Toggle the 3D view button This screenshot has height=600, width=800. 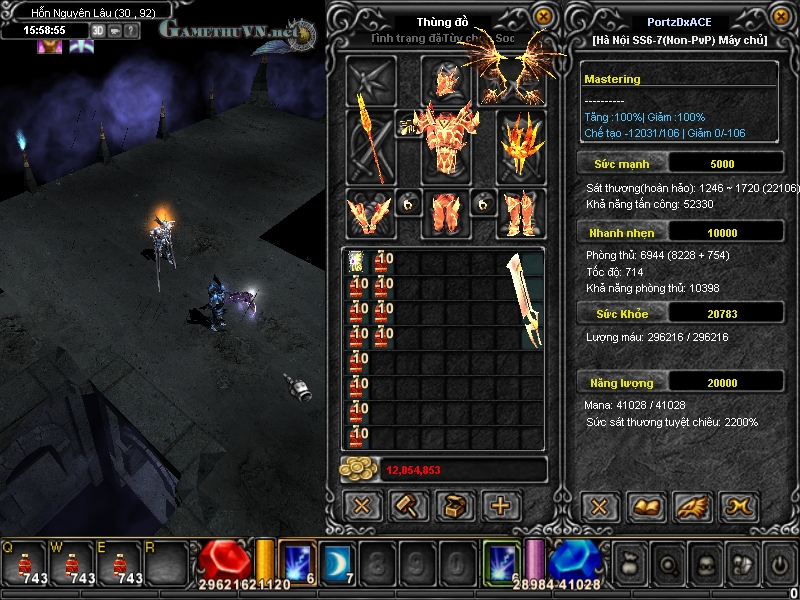tap(98, 30)
